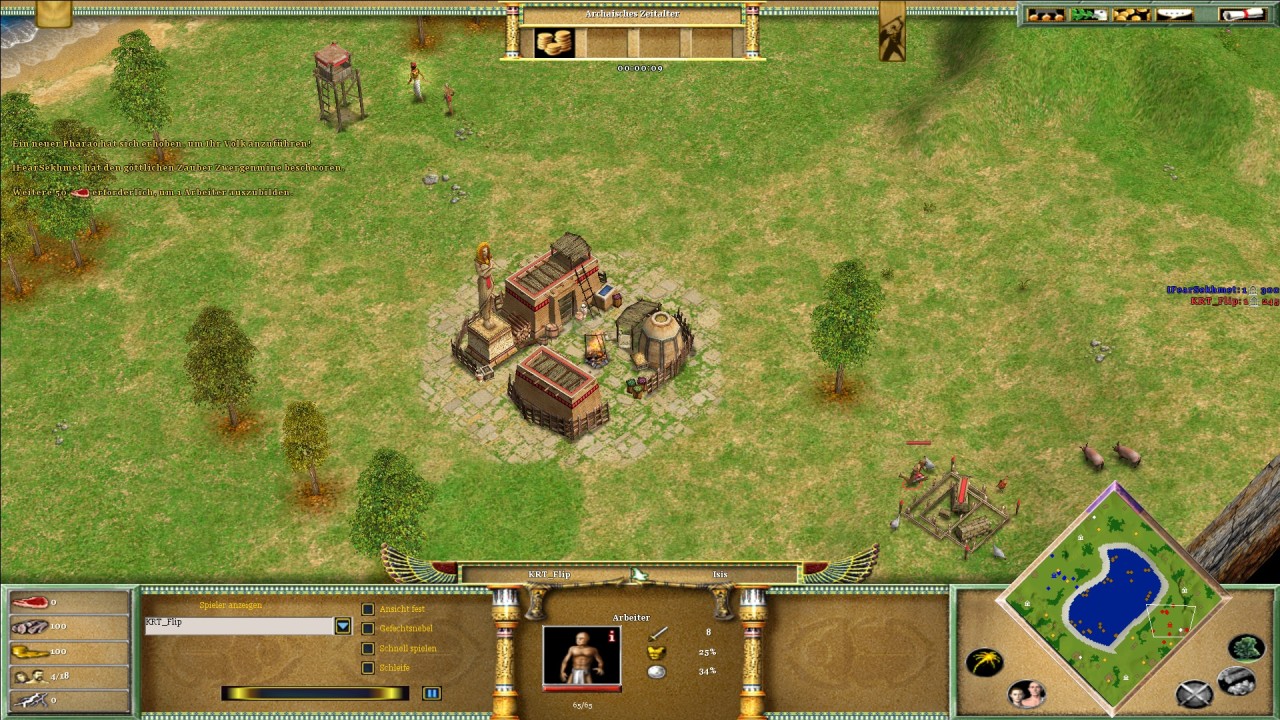Click the yellow signal flare button by the minimap
This screenshot has width=1280, height=720.
984,662
